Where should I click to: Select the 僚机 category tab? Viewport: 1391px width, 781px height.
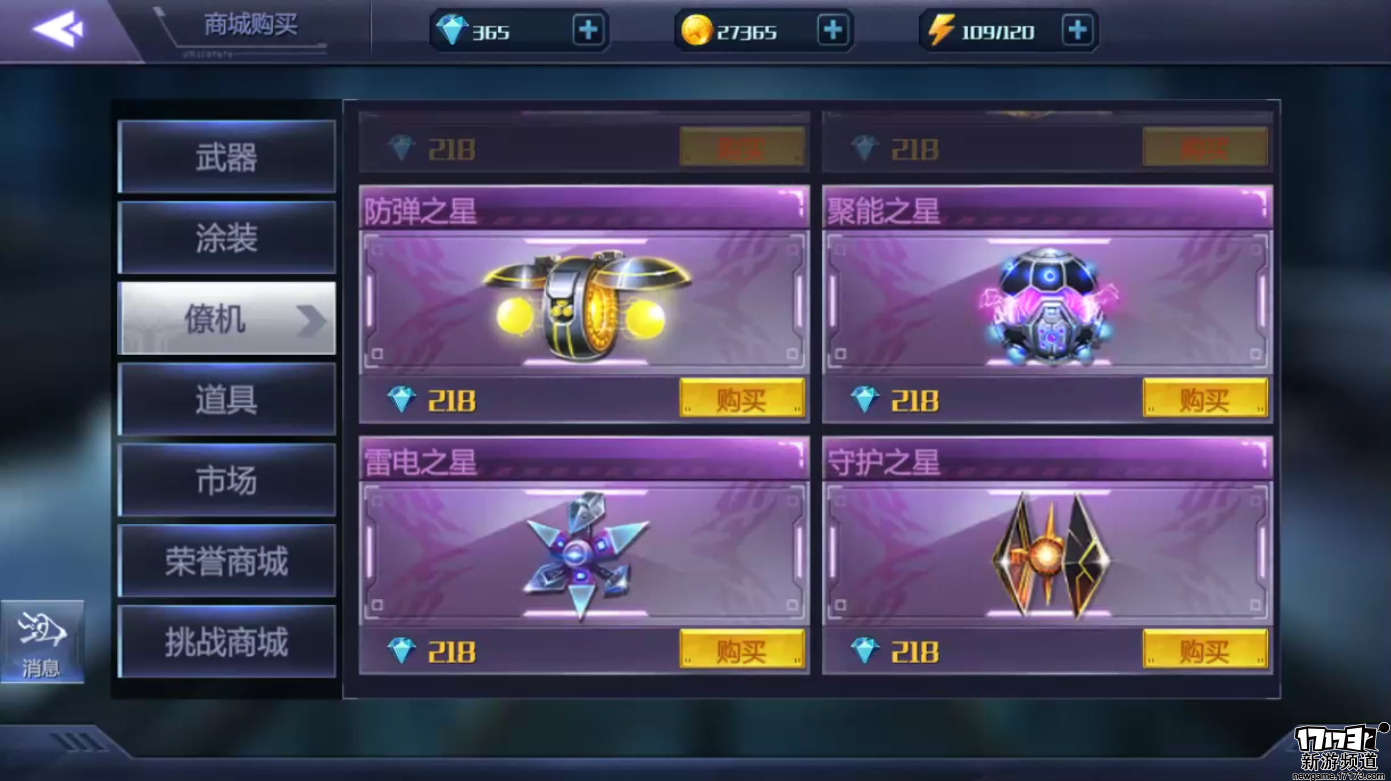227,319
